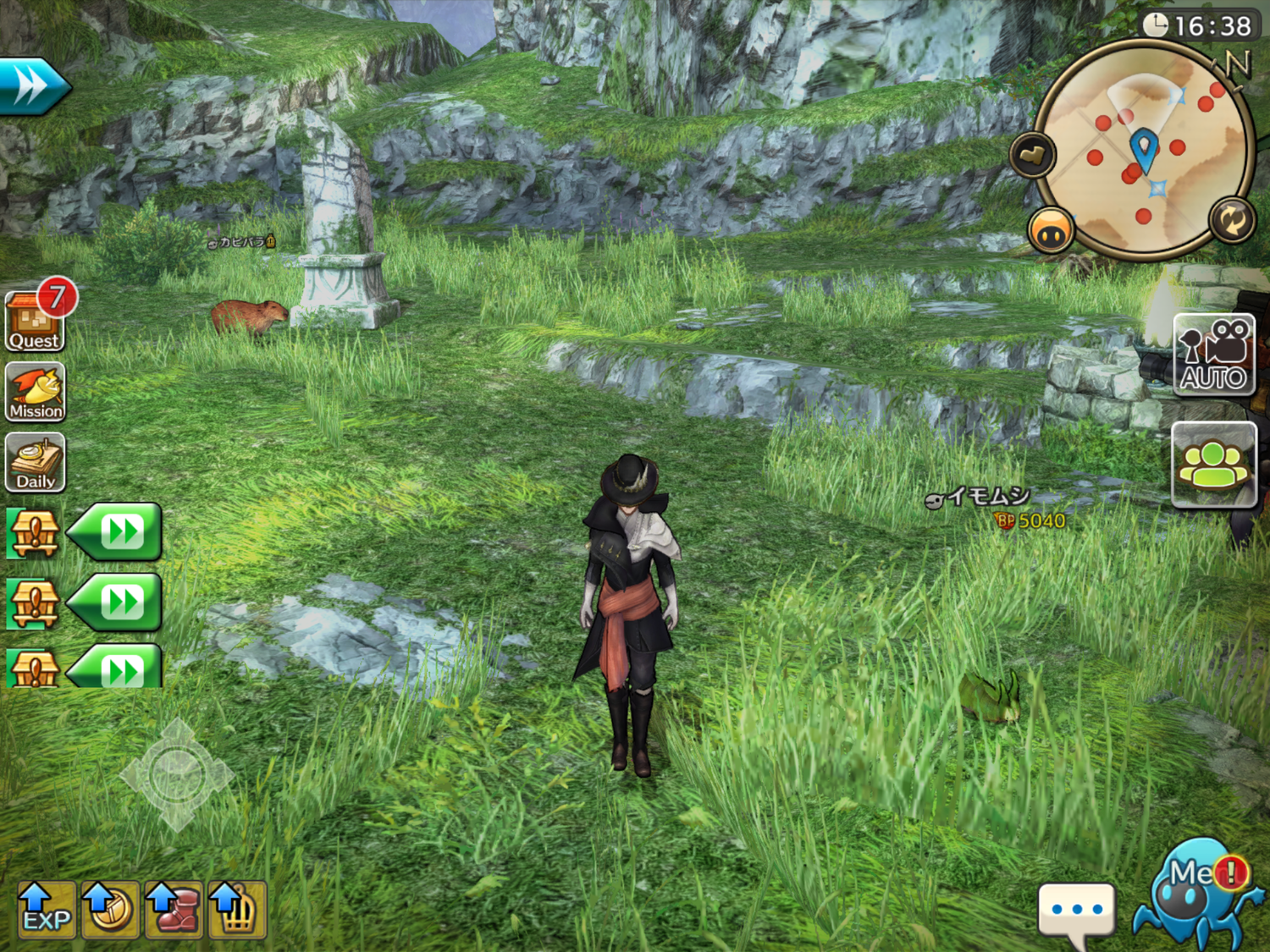The height and width of the screenshot is (952, 1270).
Task: Open the Quest menu
Action: coord(35,321)
